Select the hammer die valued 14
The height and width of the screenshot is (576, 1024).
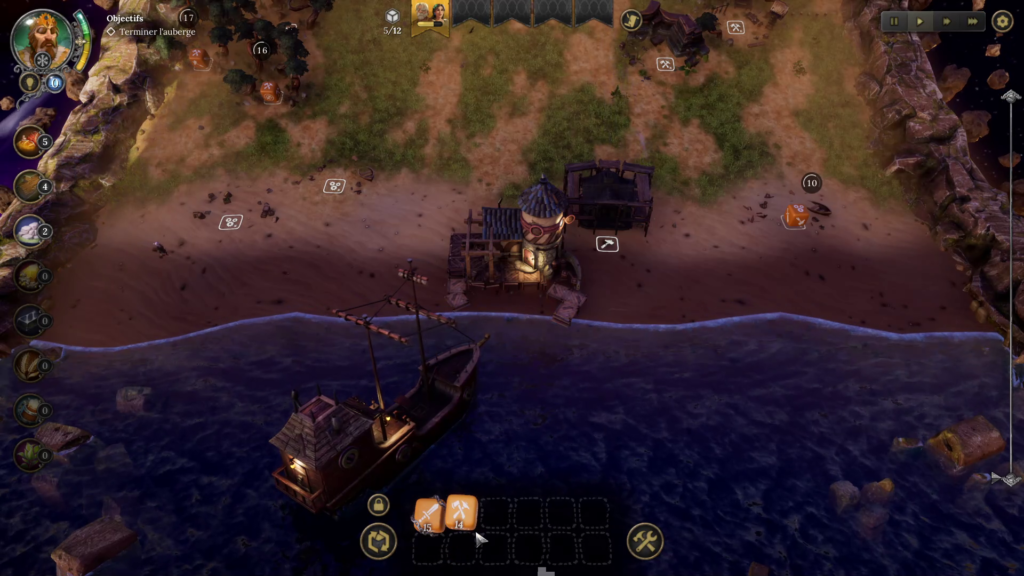(x=461, y=510)
